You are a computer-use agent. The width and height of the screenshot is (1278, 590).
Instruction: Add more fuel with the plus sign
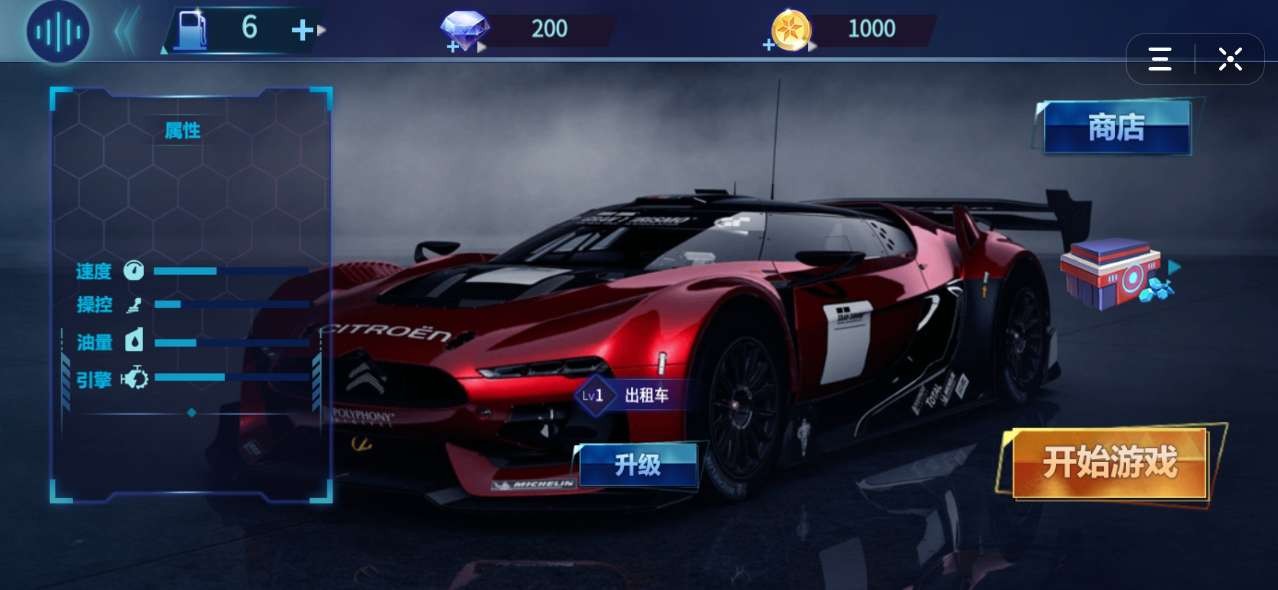[302, 30]
